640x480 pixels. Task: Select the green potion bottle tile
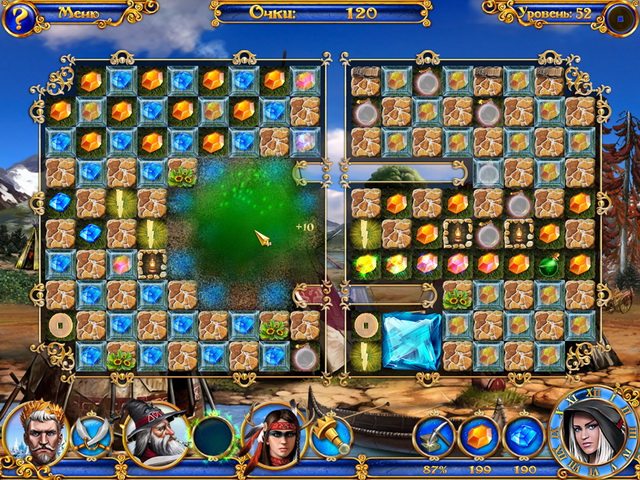coord(548,265)
